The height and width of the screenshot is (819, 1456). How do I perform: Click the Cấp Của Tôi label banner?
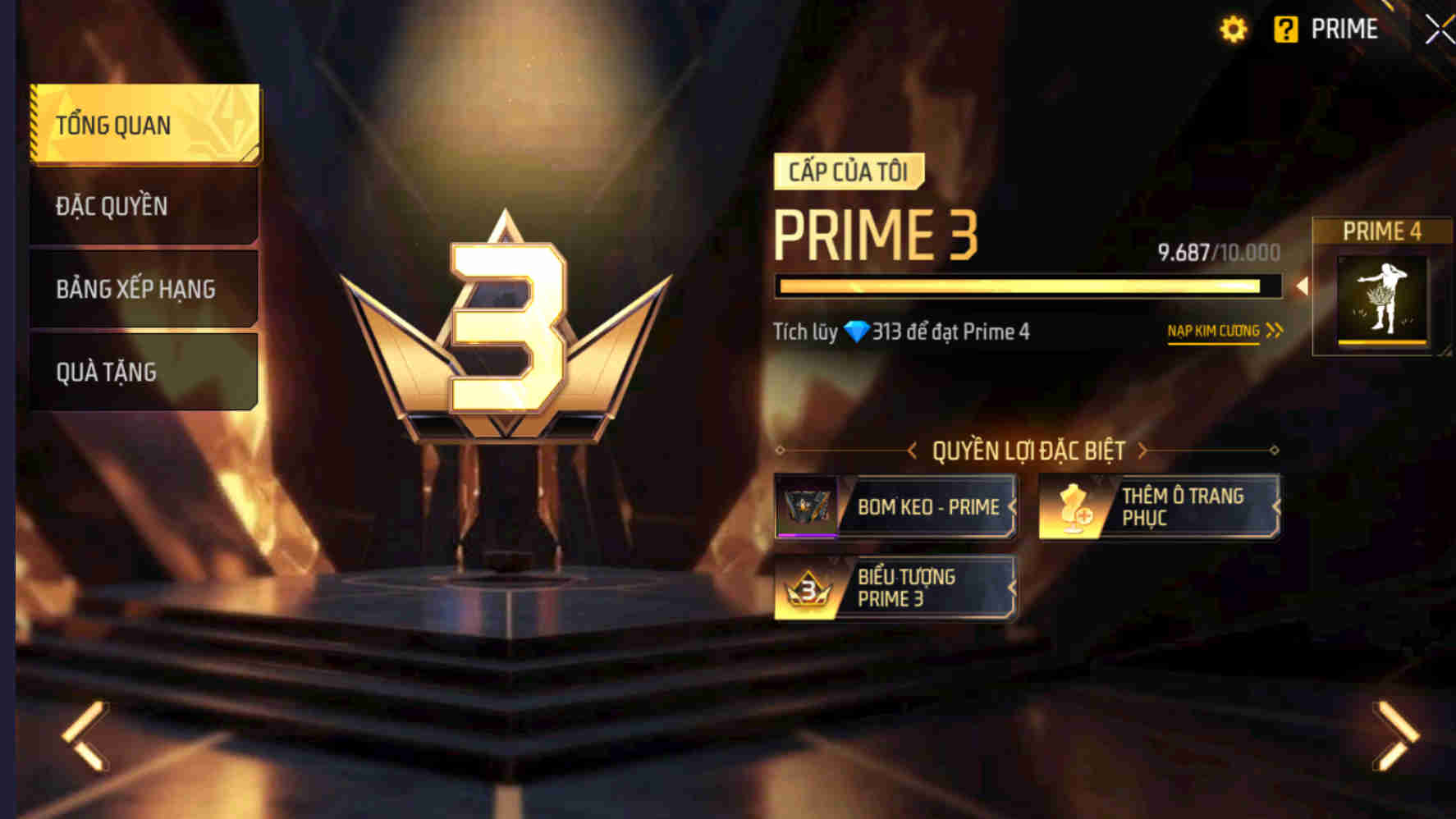click(851, 172)
